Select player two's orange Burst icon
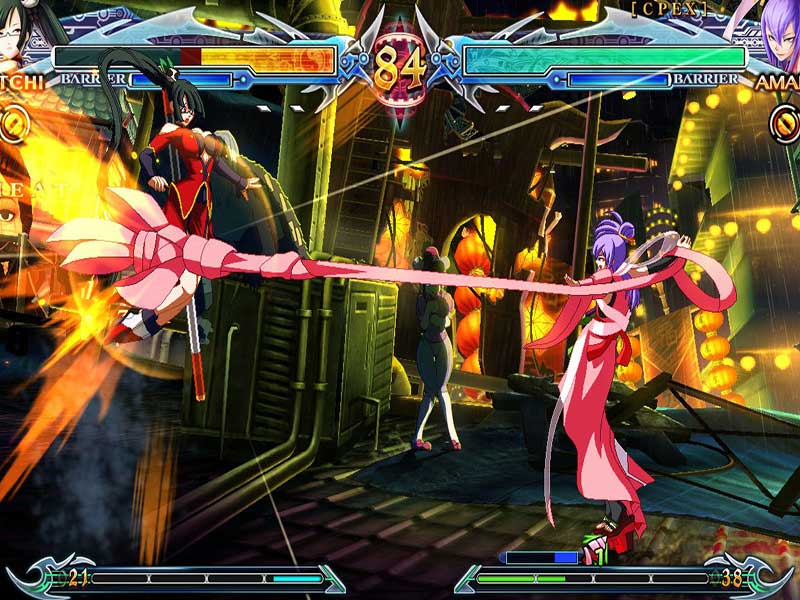The height and width of the screenshot is (600, 800). pos(786,123)
